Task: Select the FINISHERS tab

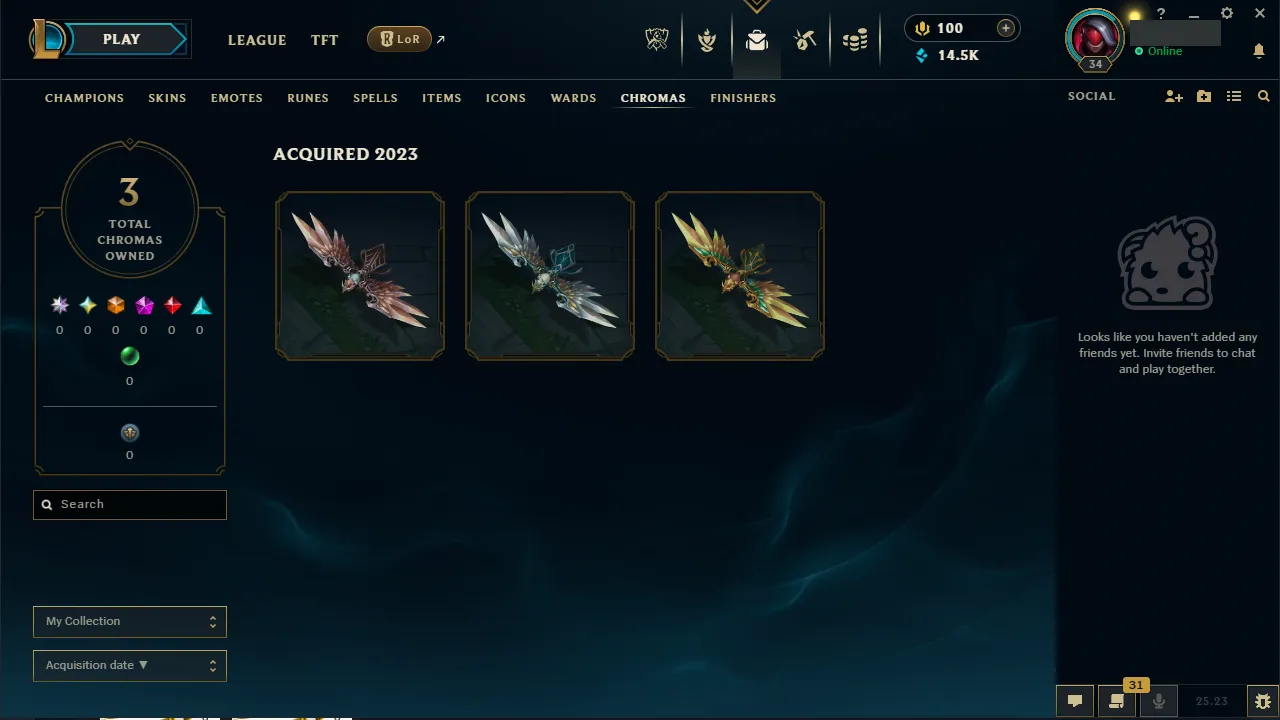Action: pyautogui.click(x=743, y=98)
